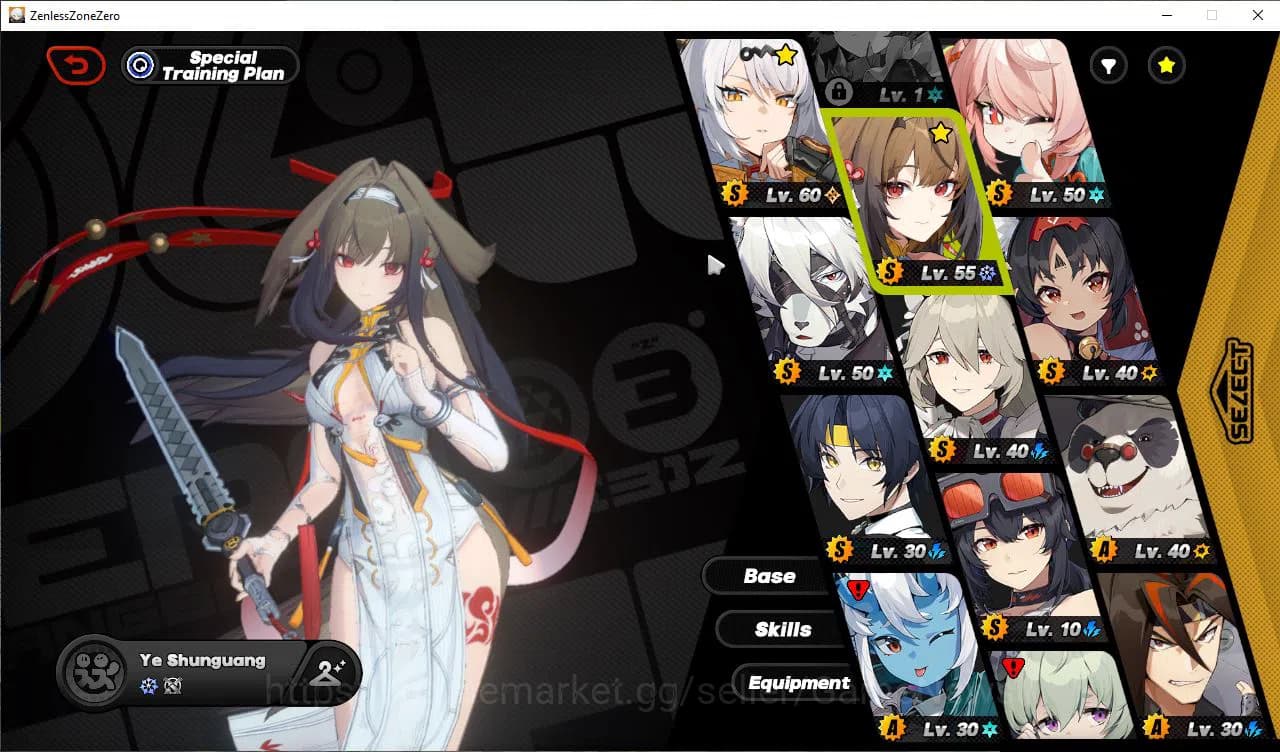
Task: Switch to the Skills tab
Action: point(781,629)
